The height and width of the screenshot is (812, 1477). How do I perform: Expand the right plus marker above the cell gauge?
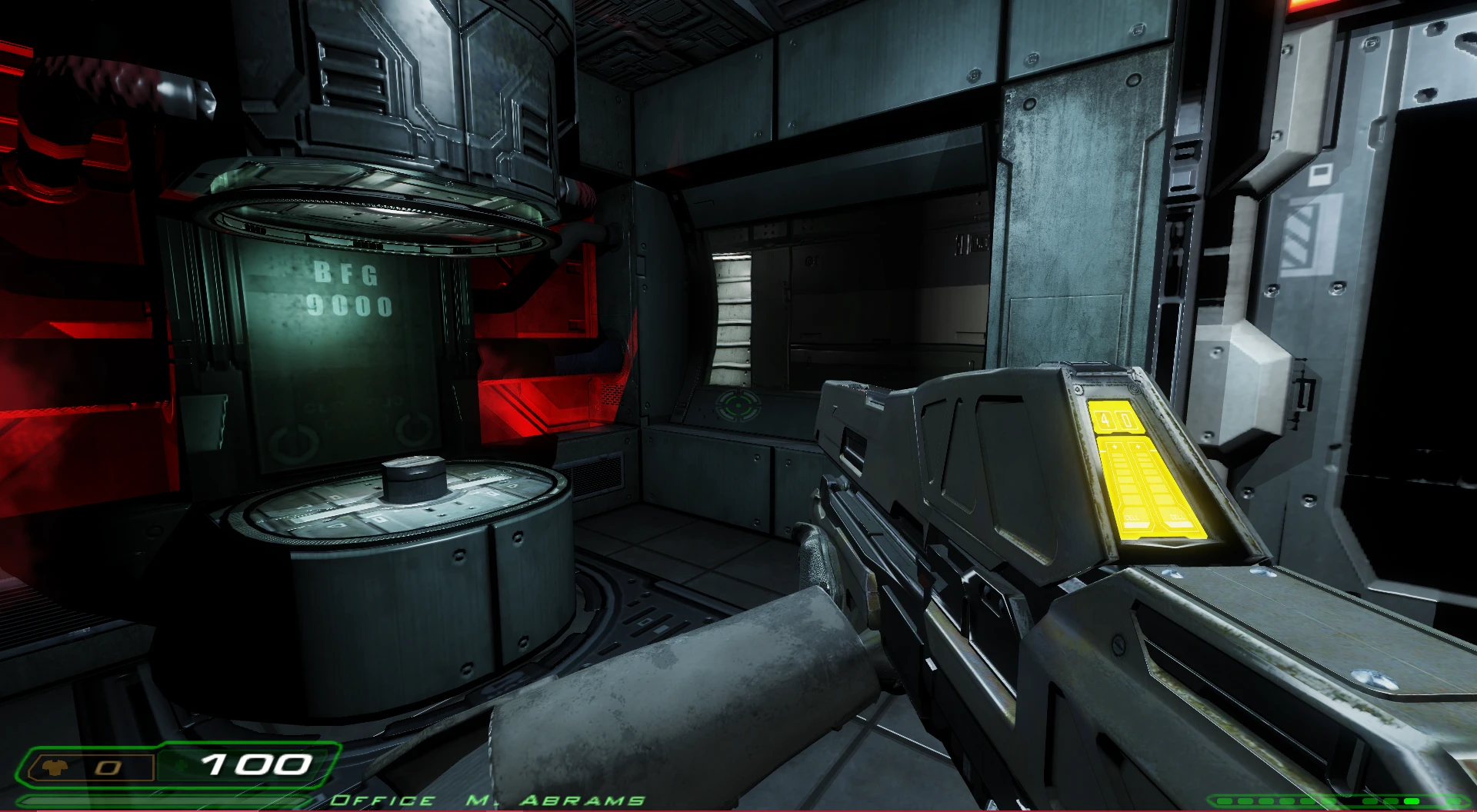tap(1138, 446)
